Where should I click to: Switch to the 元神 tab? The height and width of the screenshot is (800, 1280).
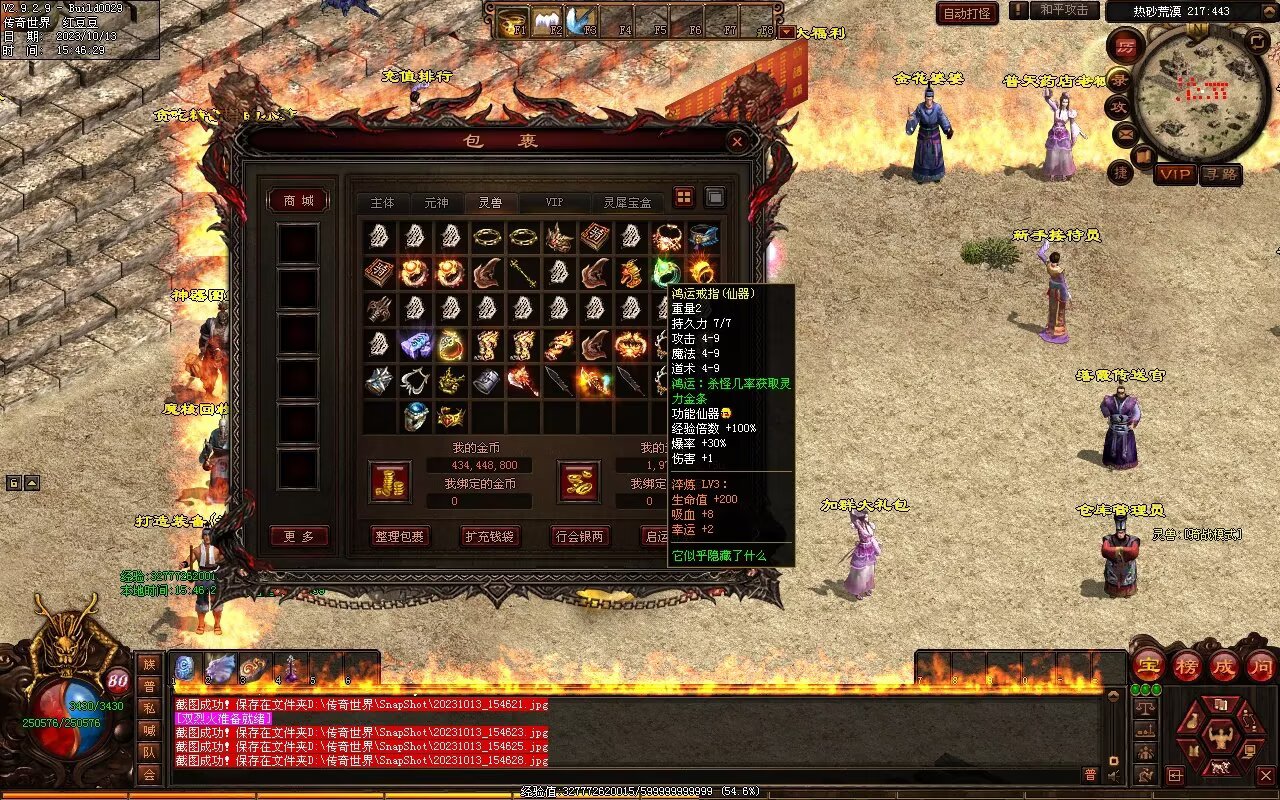click(x=436, y=203)
